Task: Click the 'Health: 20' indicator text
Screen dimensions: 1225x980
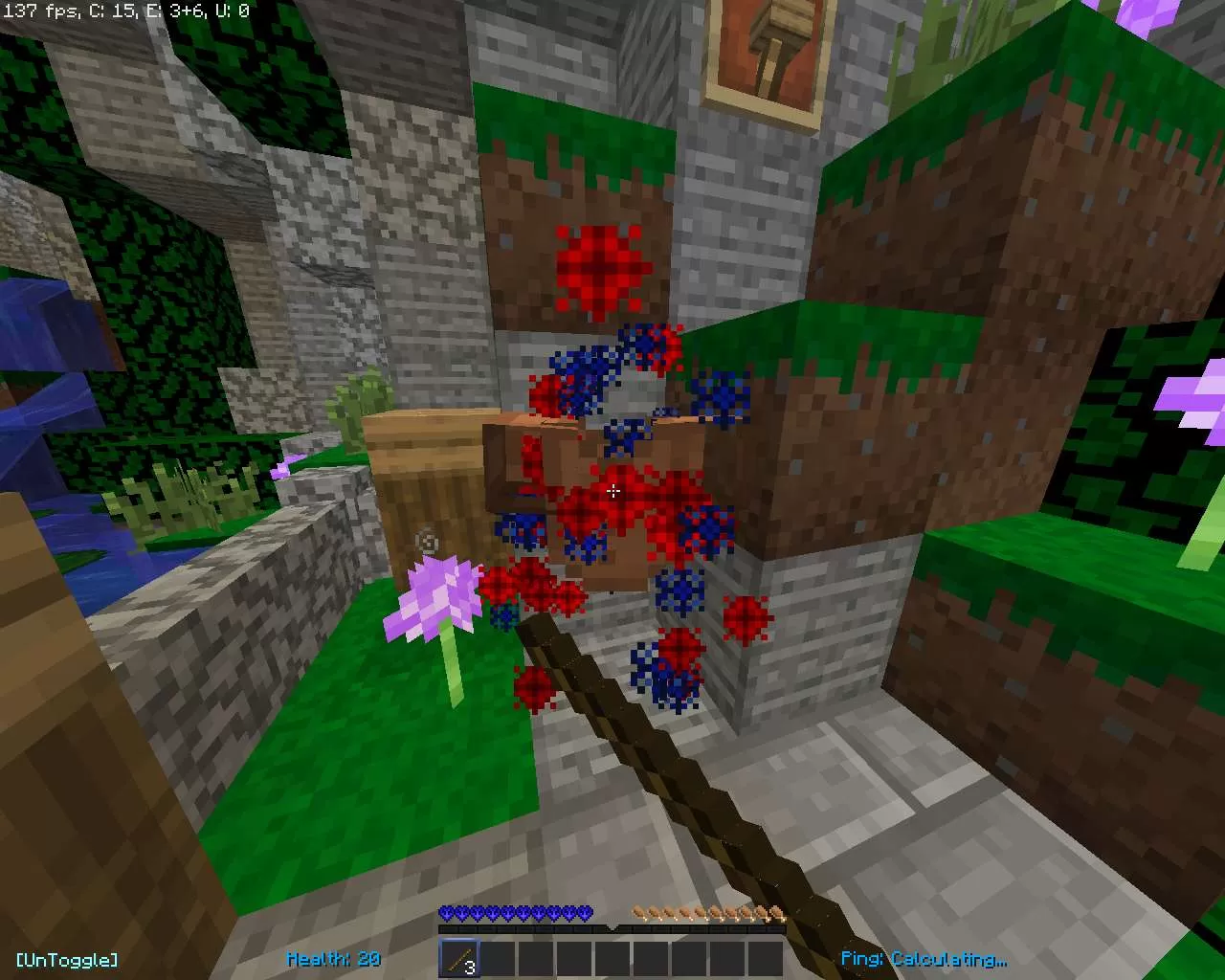Action: [335, 959]
